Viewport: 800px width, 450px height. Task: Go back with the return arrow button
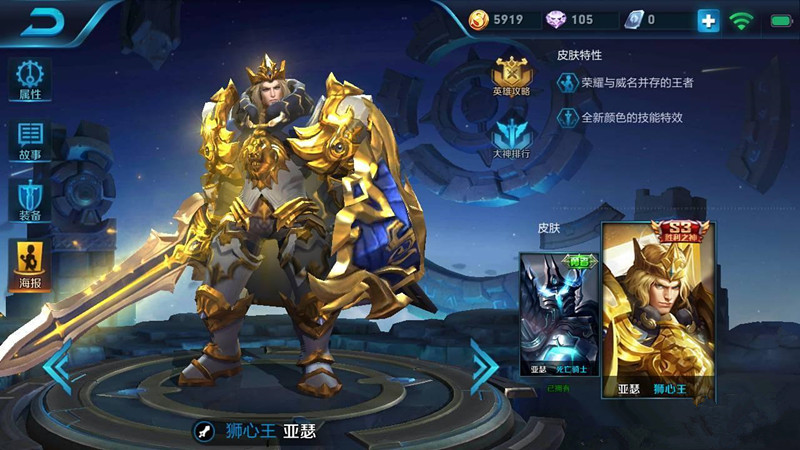tap(44, 20)
